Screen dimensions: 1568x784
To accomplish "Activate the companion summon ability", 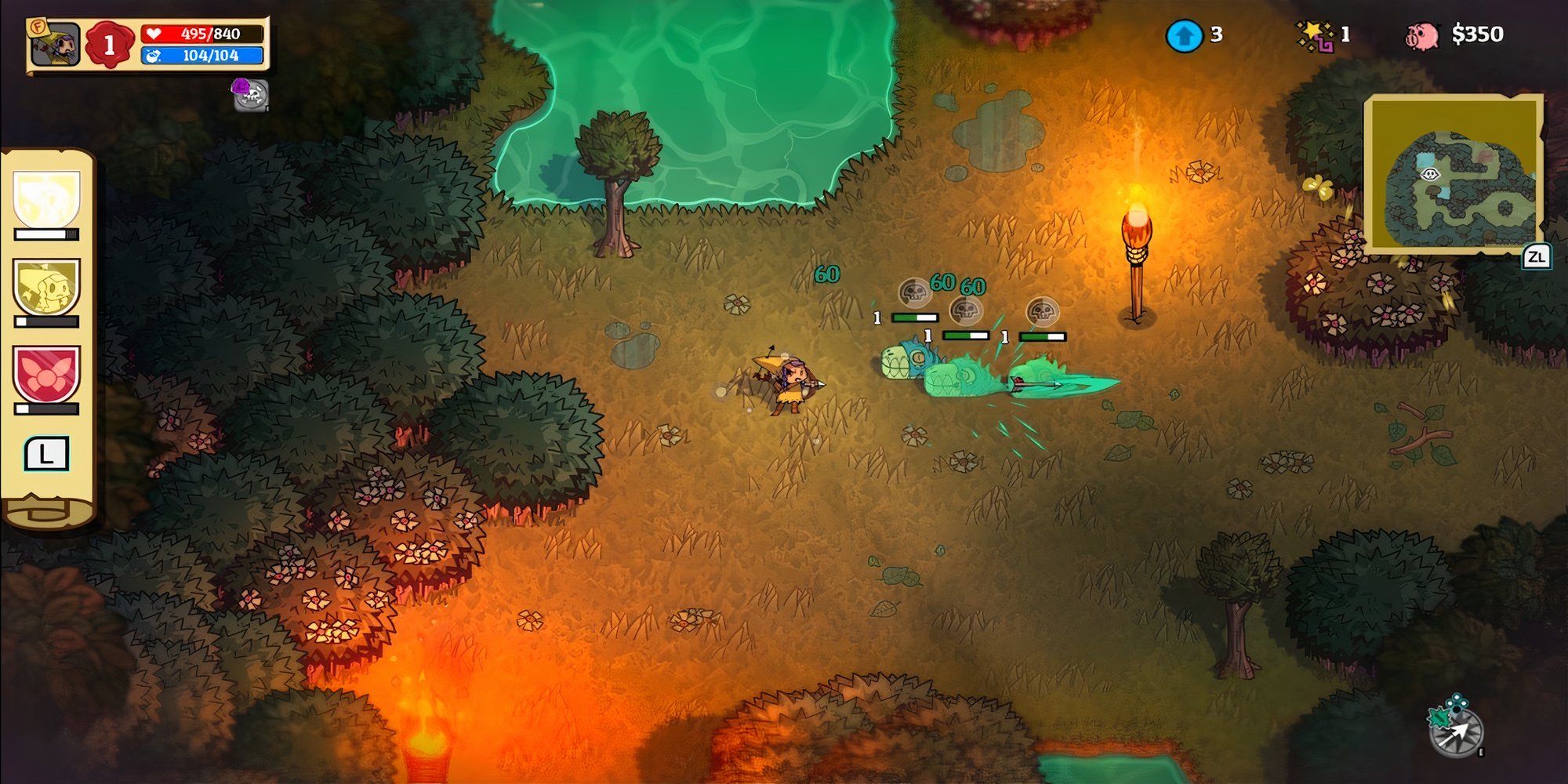I will [45, 286].
